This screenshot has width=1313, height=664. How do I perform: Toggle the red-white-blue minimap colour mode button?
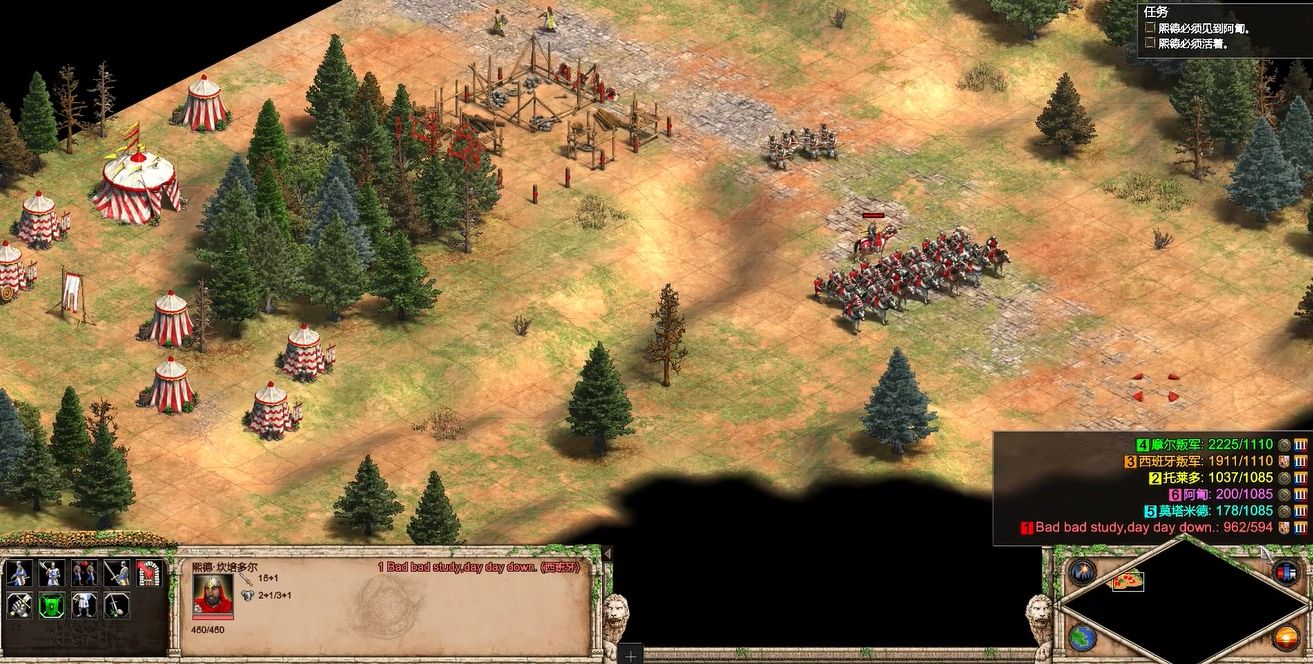tap(1286, 572)
